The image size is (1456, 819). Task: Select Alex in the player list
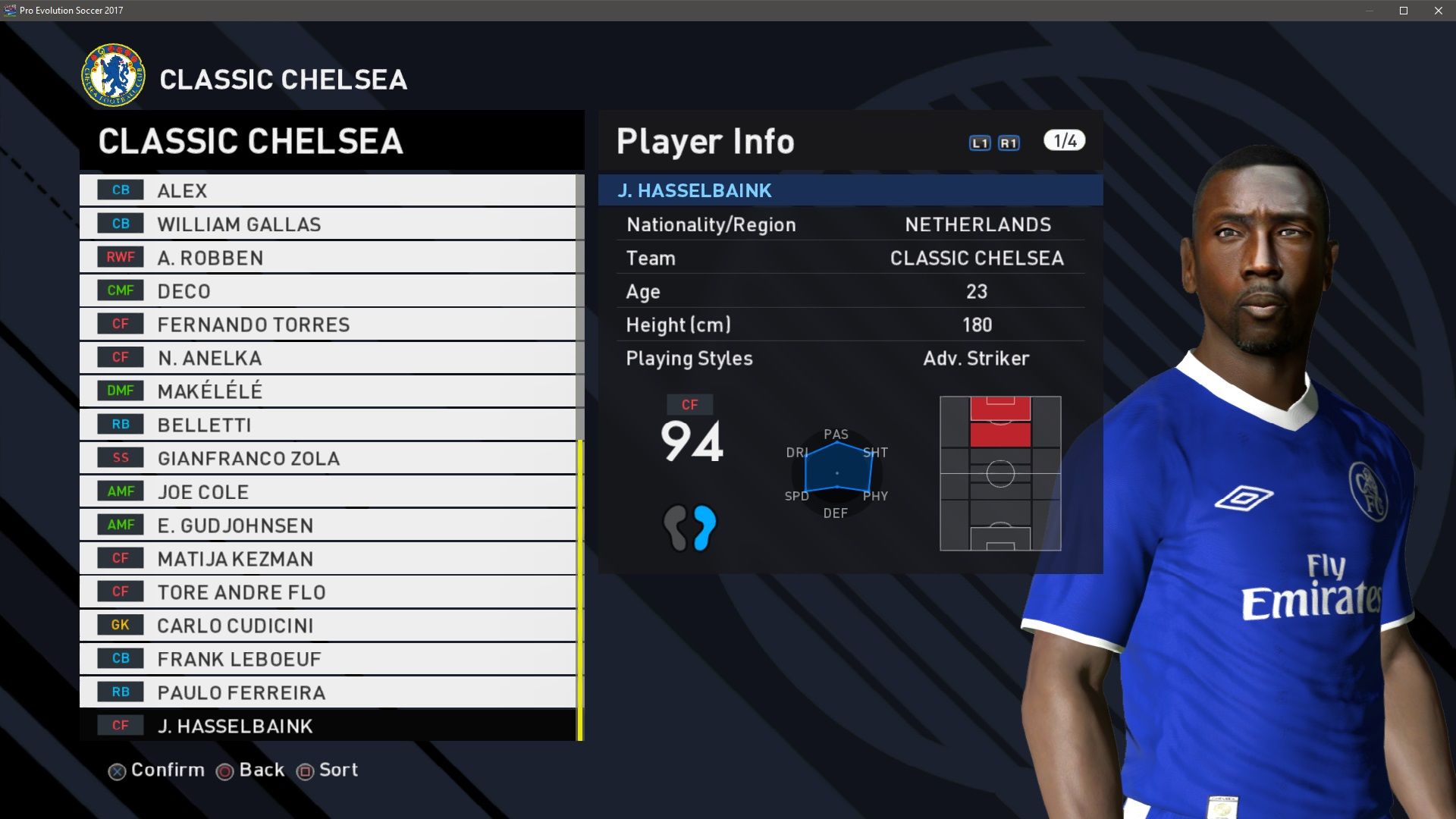[x=328, y=190]
